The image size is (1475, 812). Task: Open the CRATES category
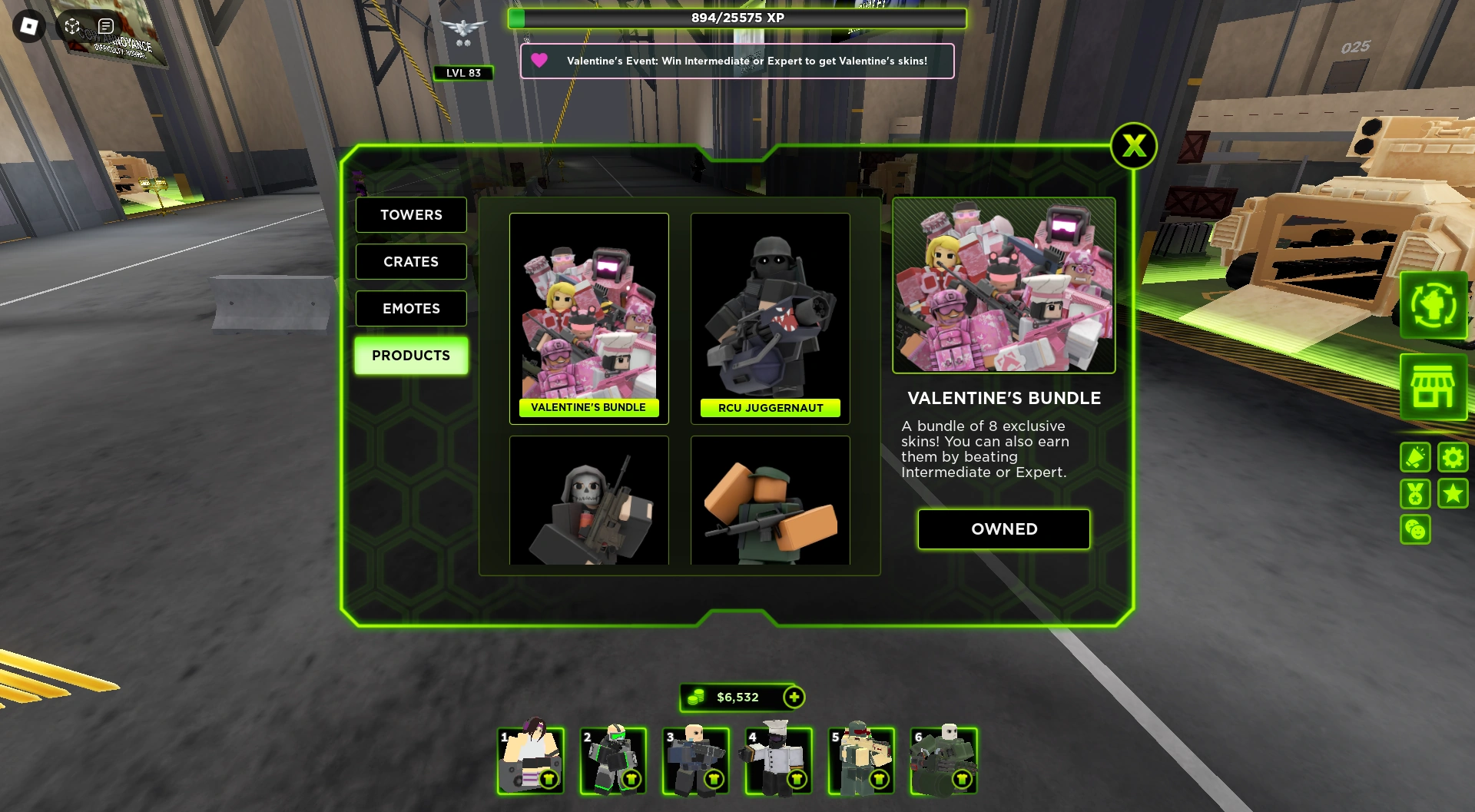tap(411, 262)
